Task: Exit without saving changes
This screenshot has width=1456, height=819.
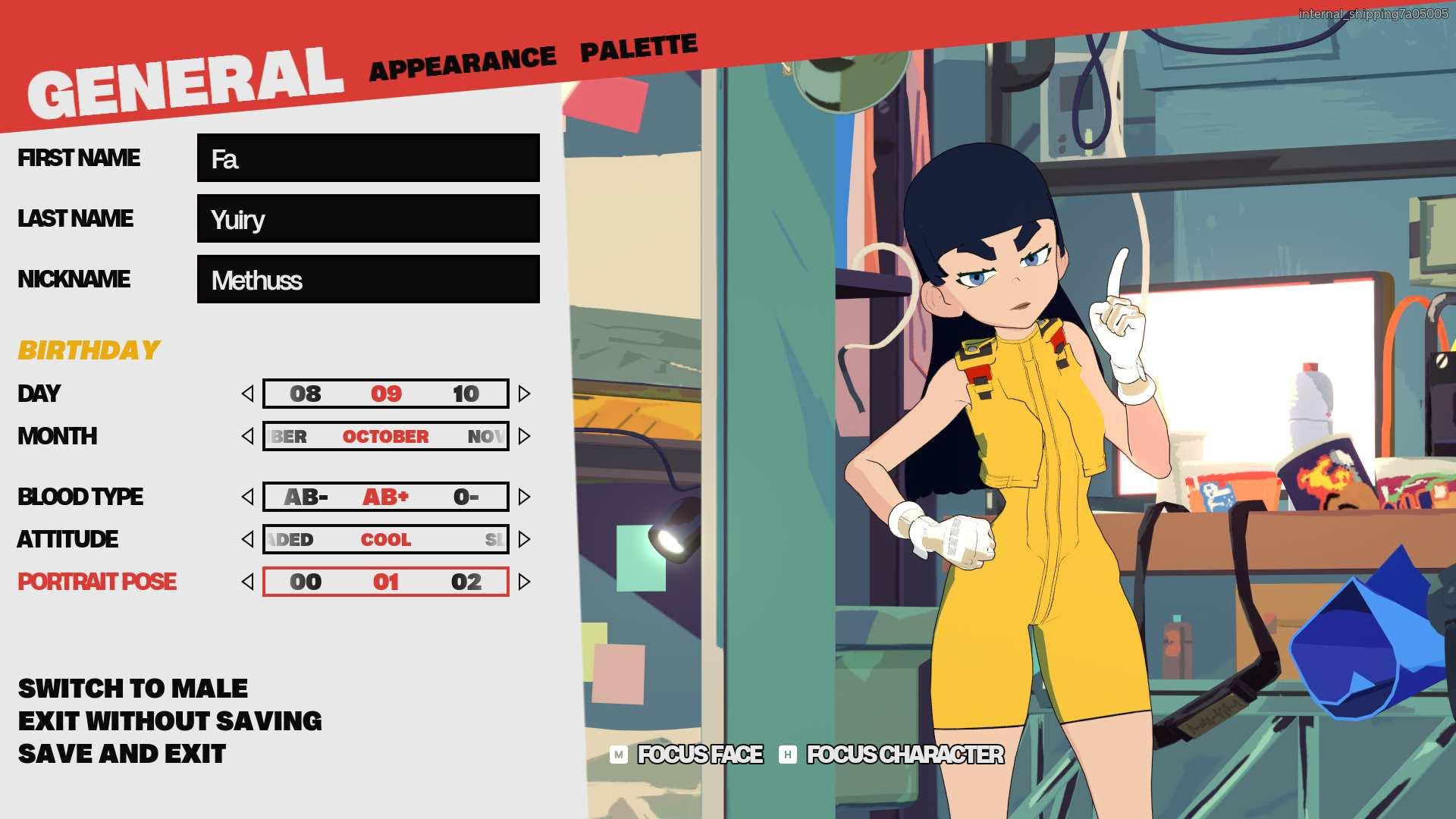Action: point(170,721)
